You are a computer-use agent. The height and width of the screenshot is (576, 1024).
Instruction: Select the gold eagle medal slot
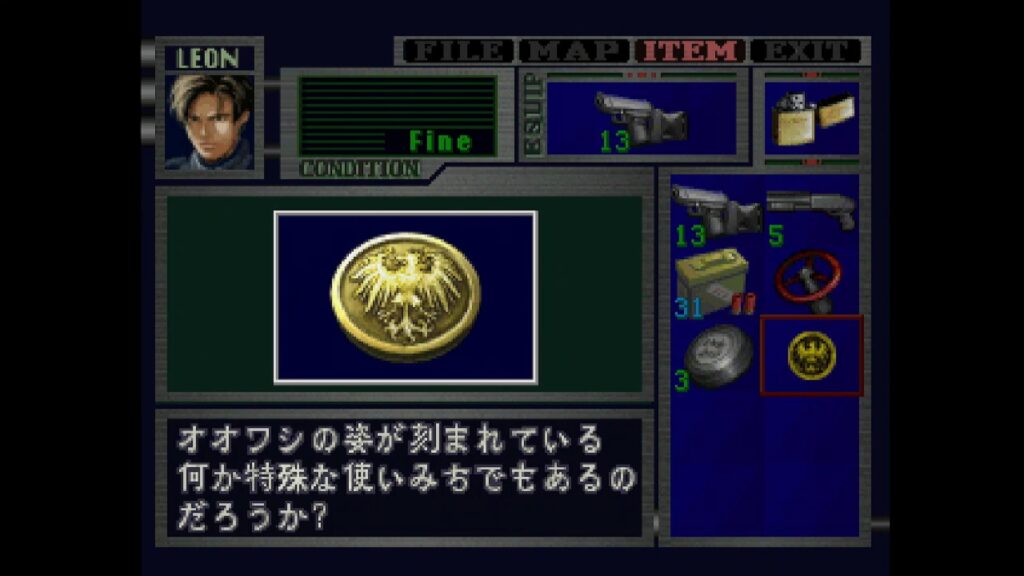coord(811,355)
